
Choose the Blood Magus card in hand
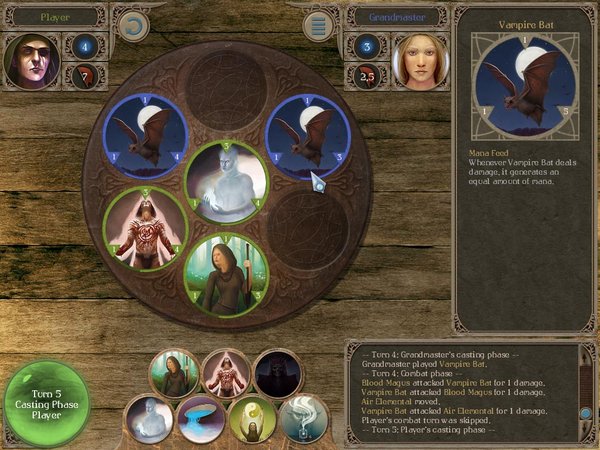pyautogui.click(x=226, y=374)
